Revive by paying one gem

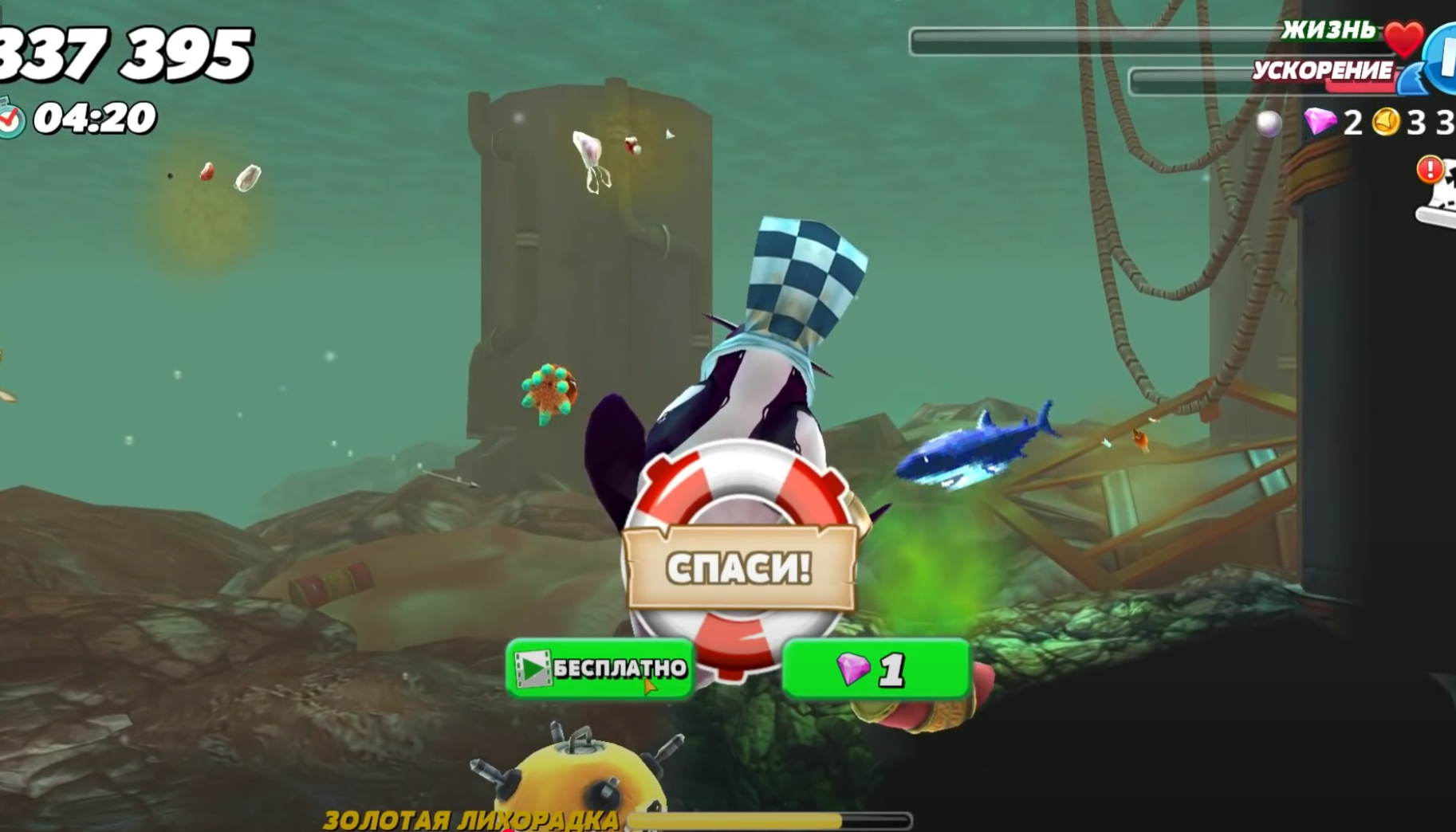pos(876,668)
